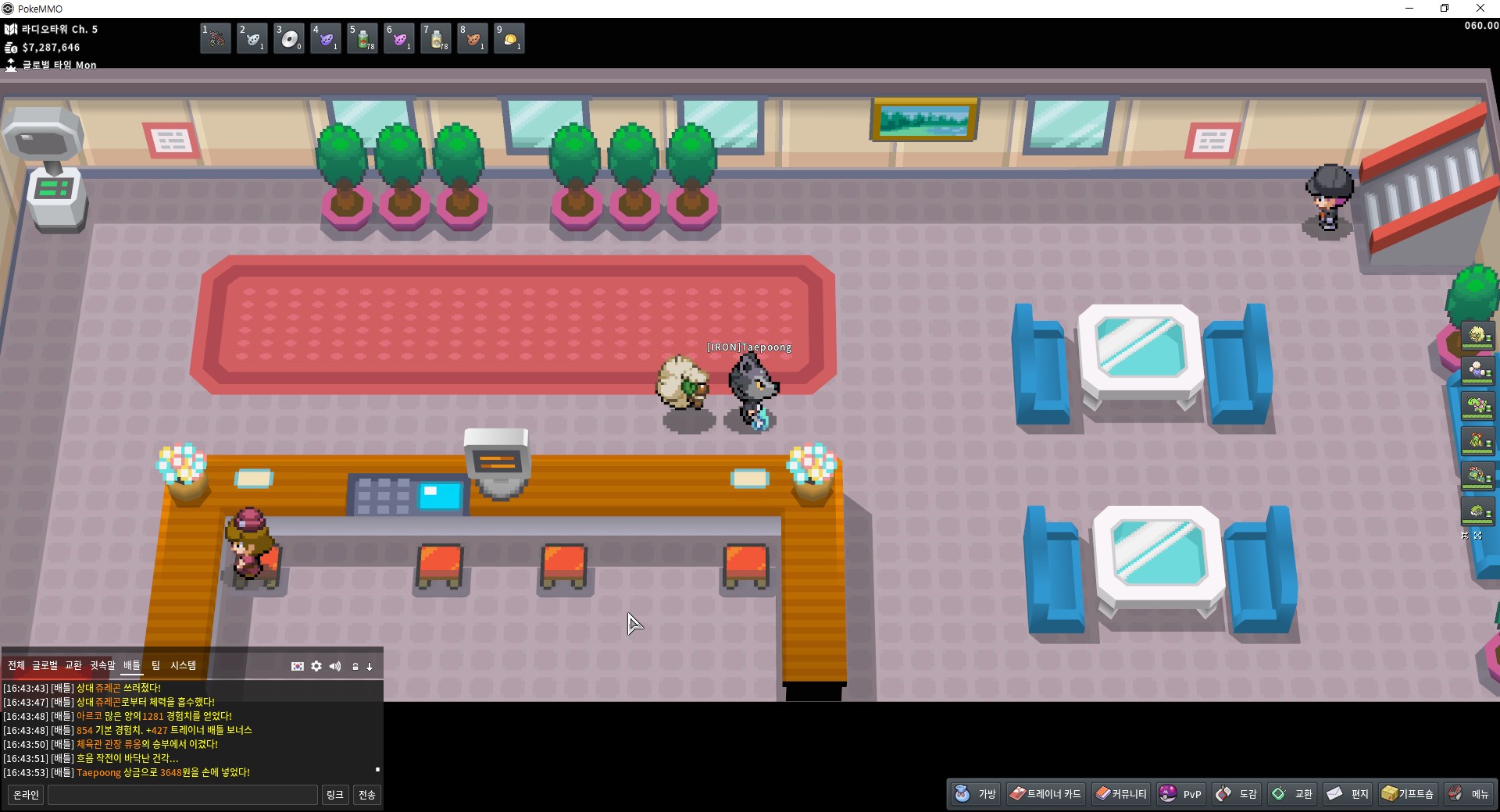This screenshot has height=812, width=1500.
Task: Close the PokeMMO window
Action: 1480,9
